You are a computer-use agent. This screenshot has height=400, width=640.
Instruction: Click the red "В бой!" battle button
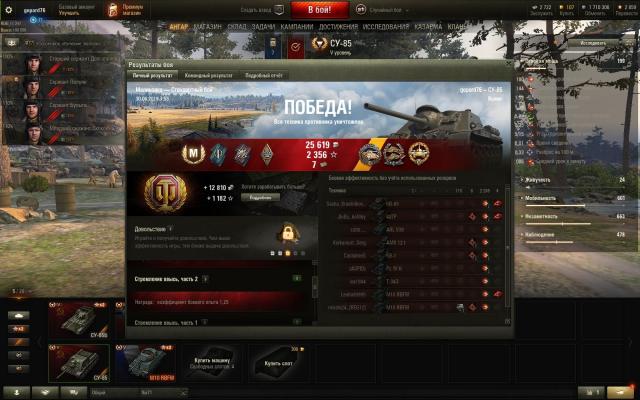[x=320, y=9]
